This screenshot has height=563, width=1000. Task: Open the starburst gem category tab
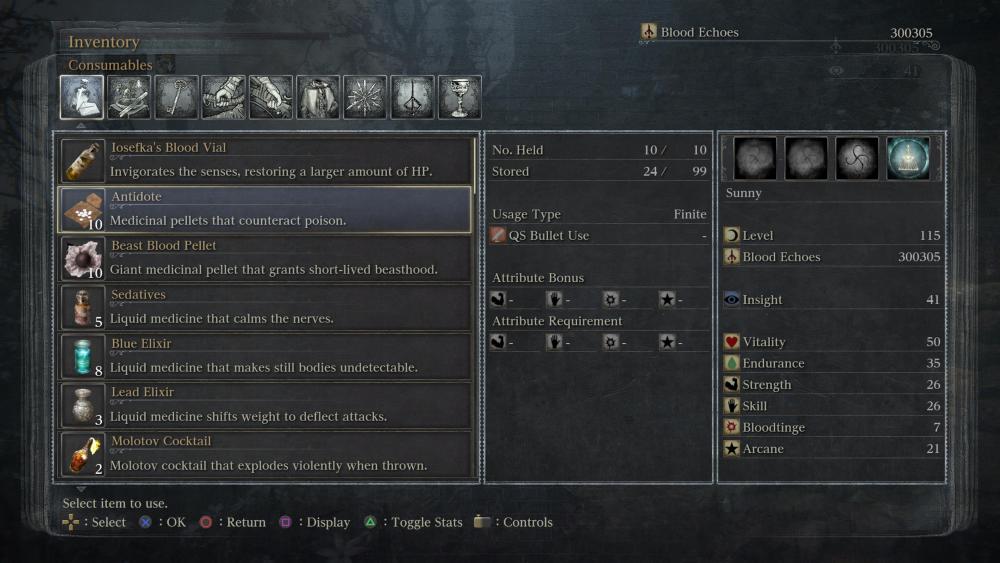pos(365,97)
